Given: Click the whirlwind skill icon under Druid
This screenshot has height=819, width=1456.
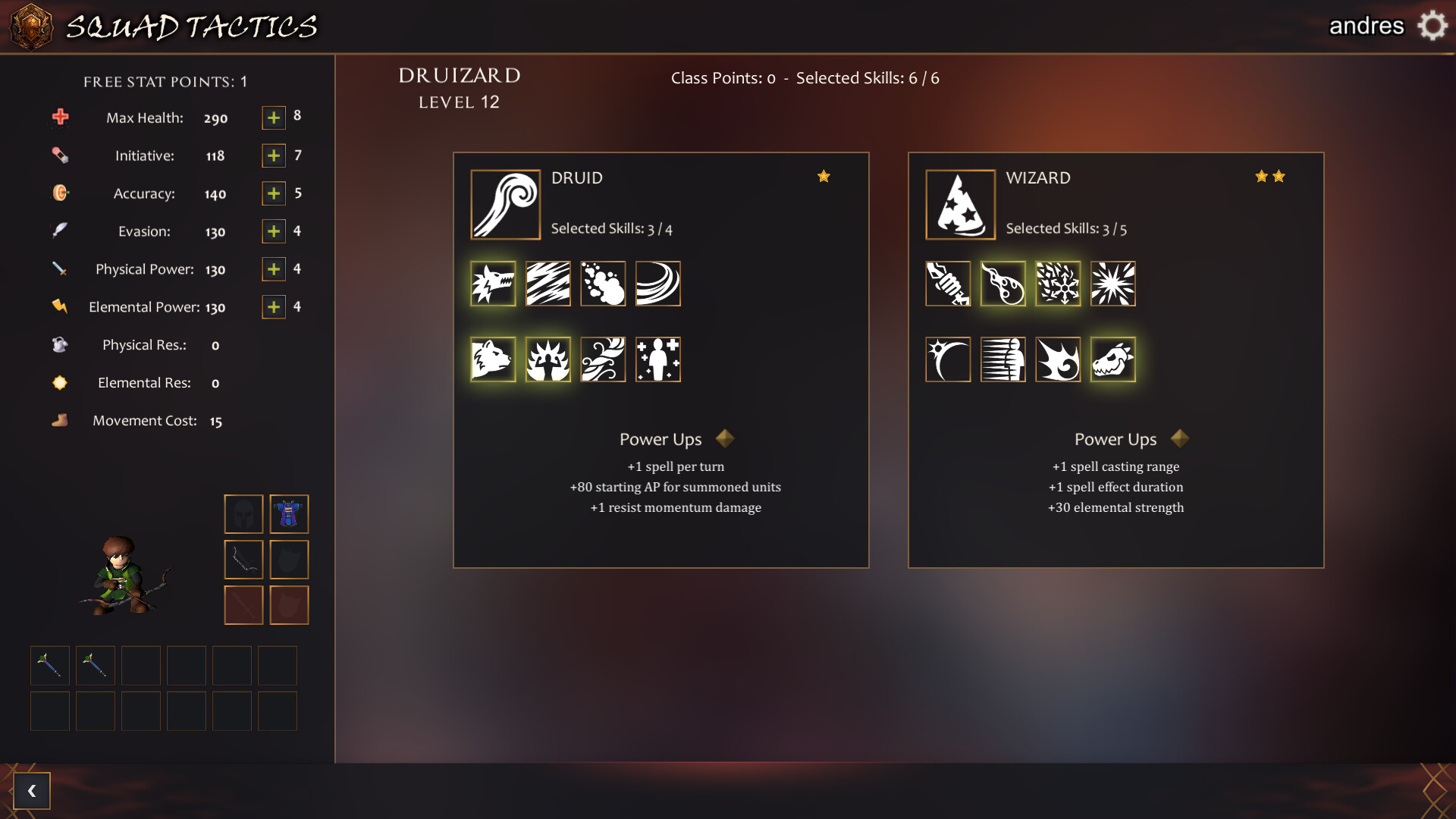Looking at the screenshot, I should tap(657, 284).
